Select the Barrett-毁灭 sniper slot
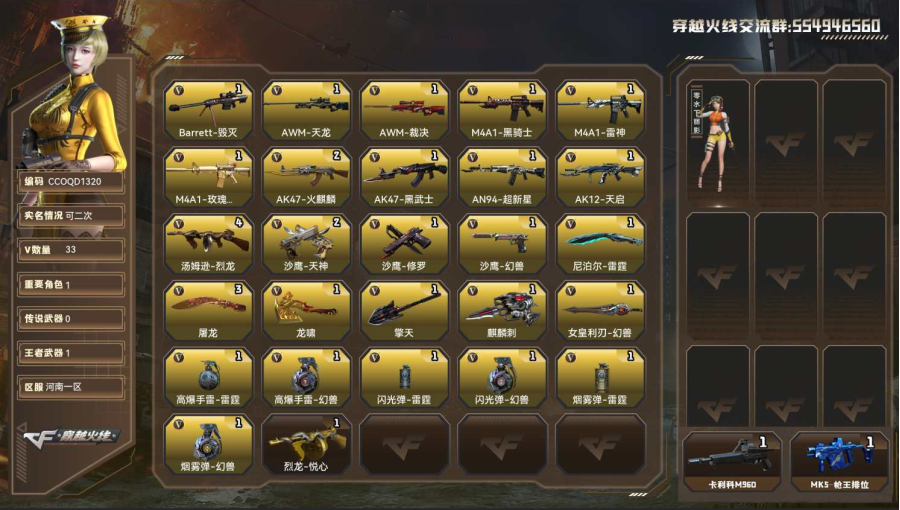900x510 pixels. [208, 110]
